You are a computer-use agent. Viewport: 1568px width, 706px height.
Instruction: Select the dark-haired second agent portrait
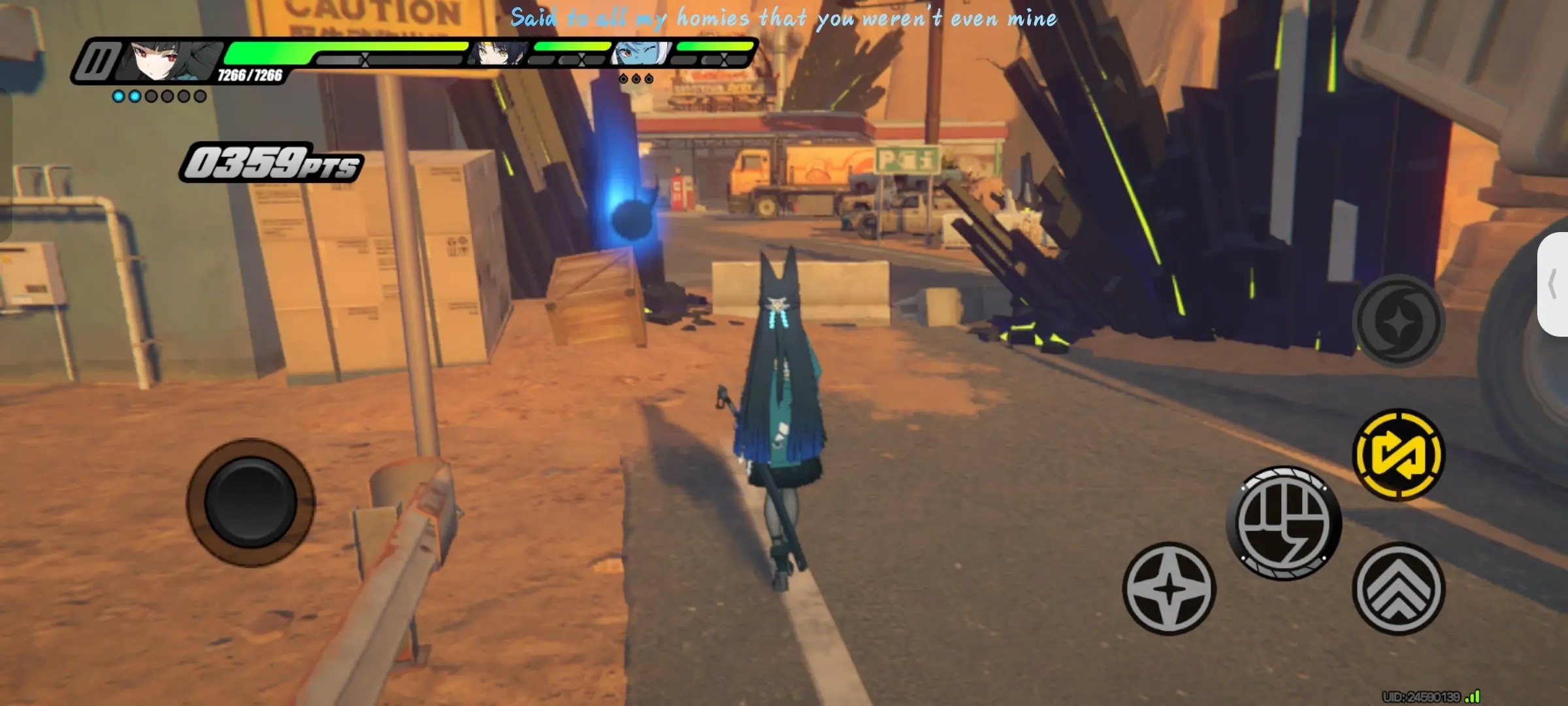tap(498, 54)
